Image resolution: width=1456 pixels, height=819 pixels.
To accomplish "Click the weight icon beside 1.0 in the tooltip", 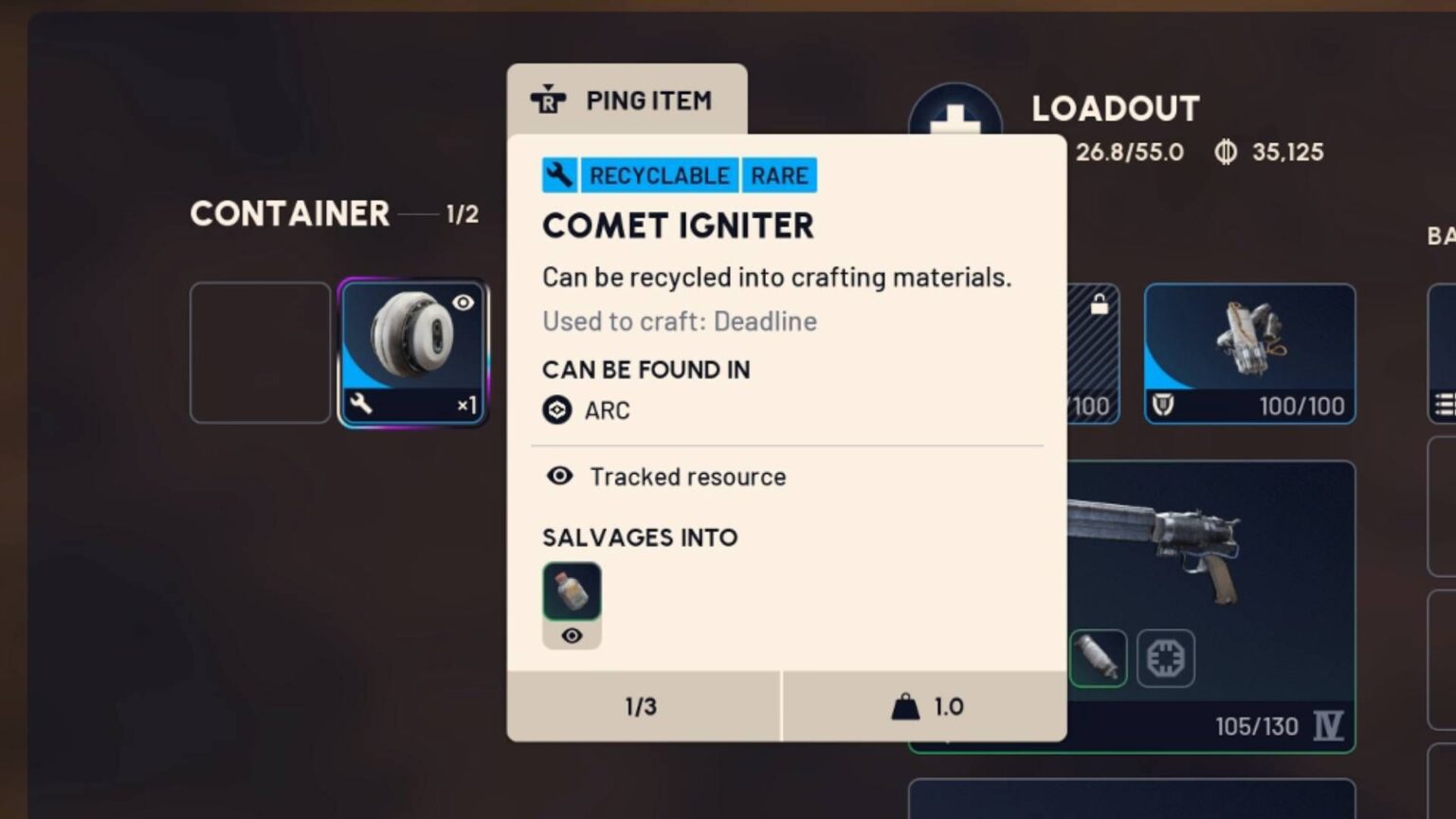I will (905, 705).
